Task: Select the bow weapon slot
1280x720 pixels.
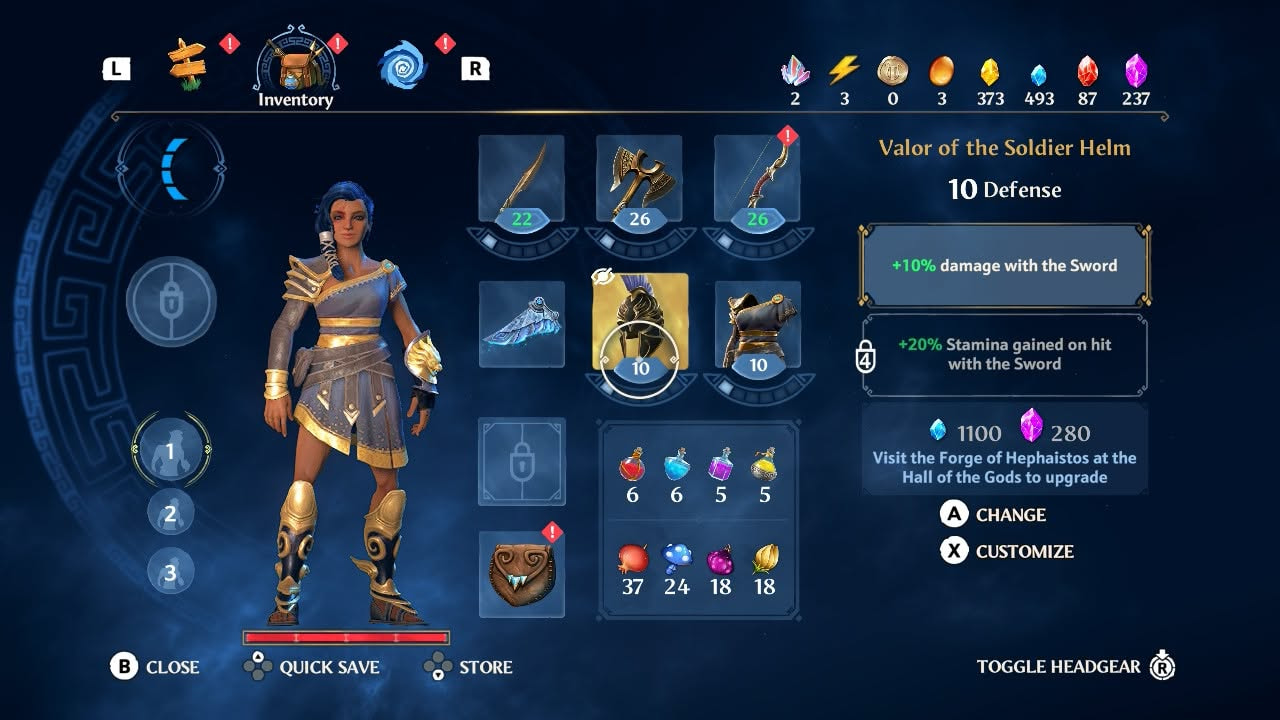Action: coord(757,180)
